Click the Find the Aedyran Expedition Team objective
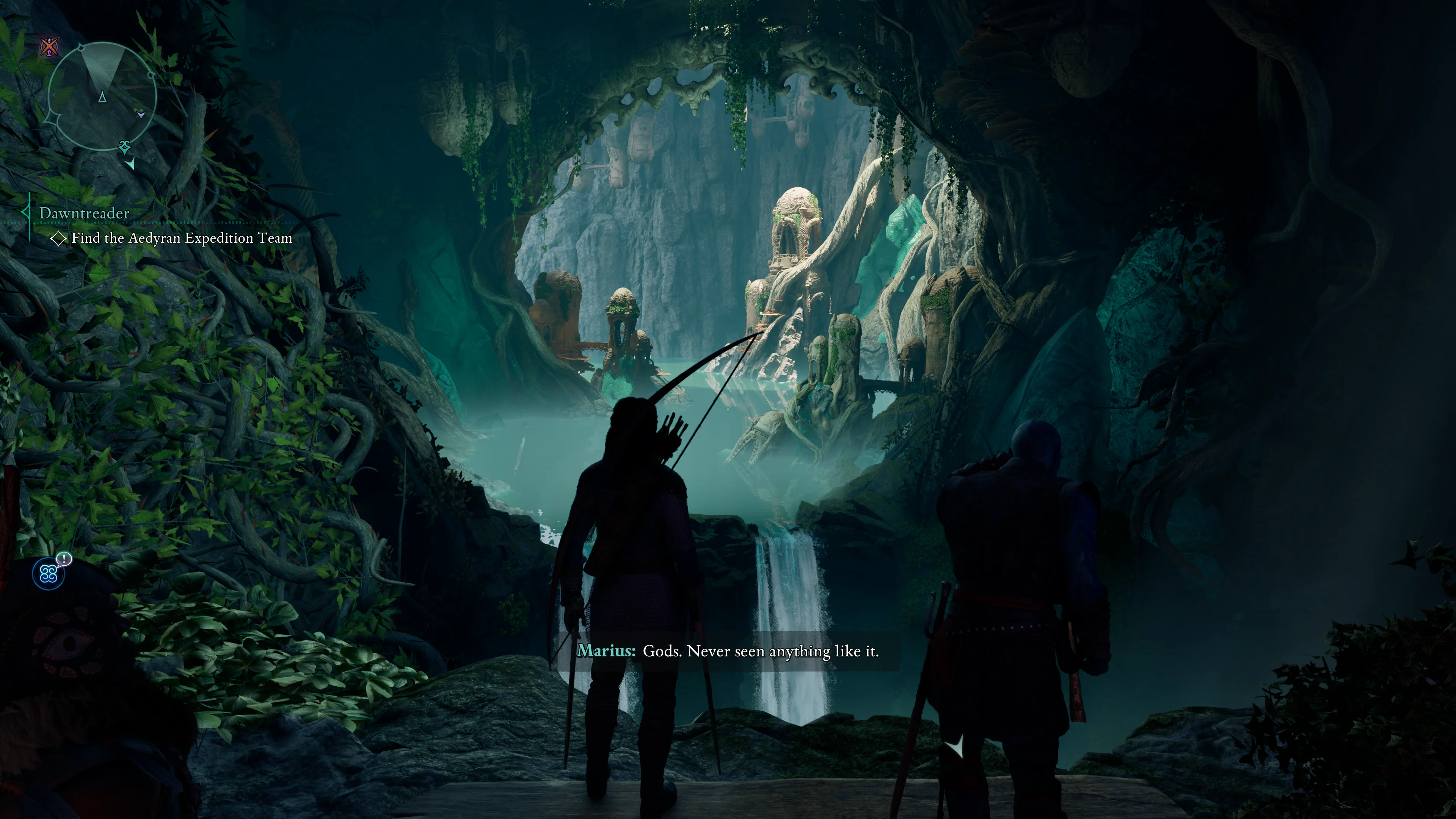This screenshot has height=819, width=1456. (182, 238)
